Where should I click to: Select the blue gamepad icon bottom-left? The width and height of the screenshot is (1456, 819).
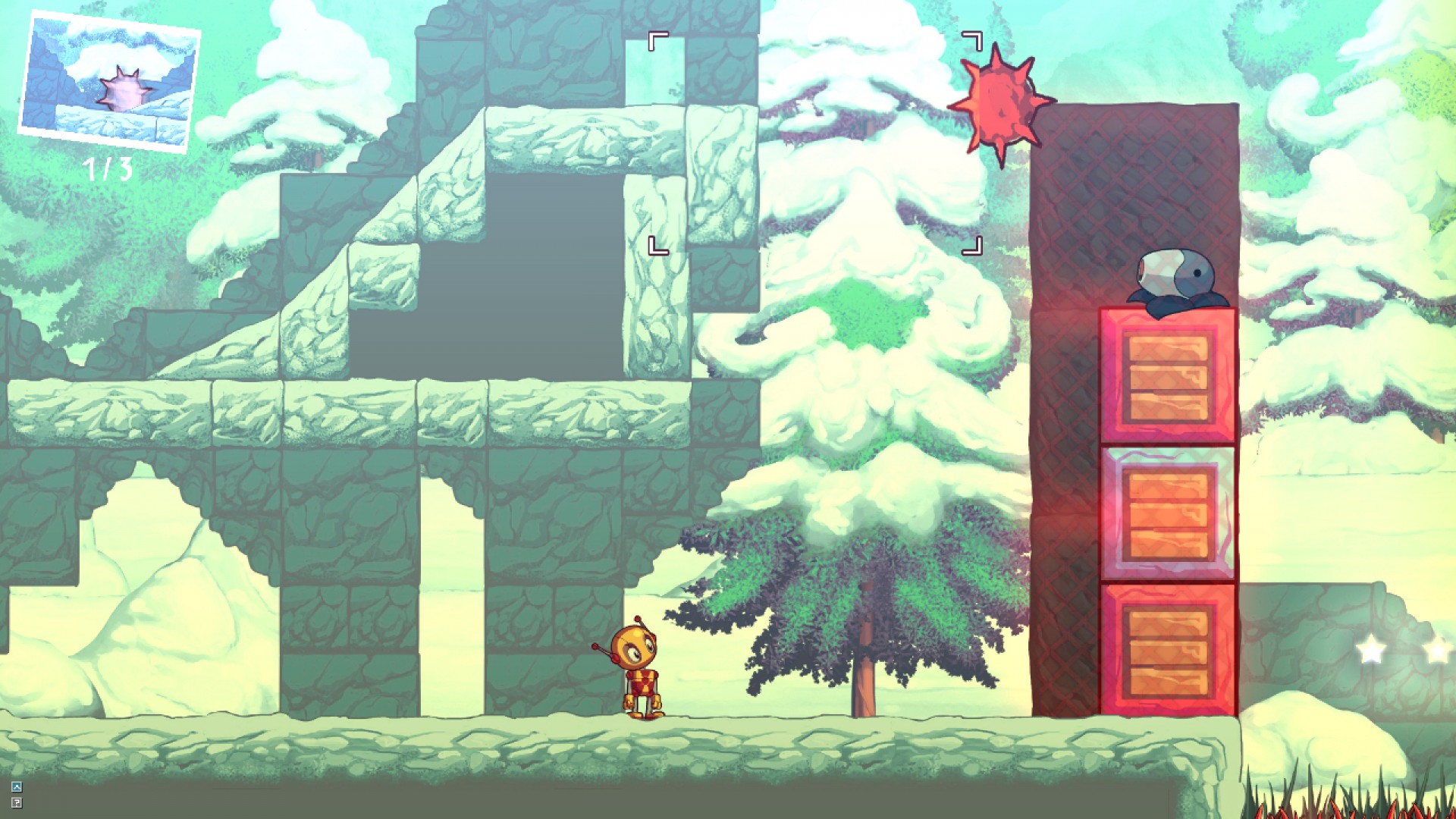click(17, 786)
